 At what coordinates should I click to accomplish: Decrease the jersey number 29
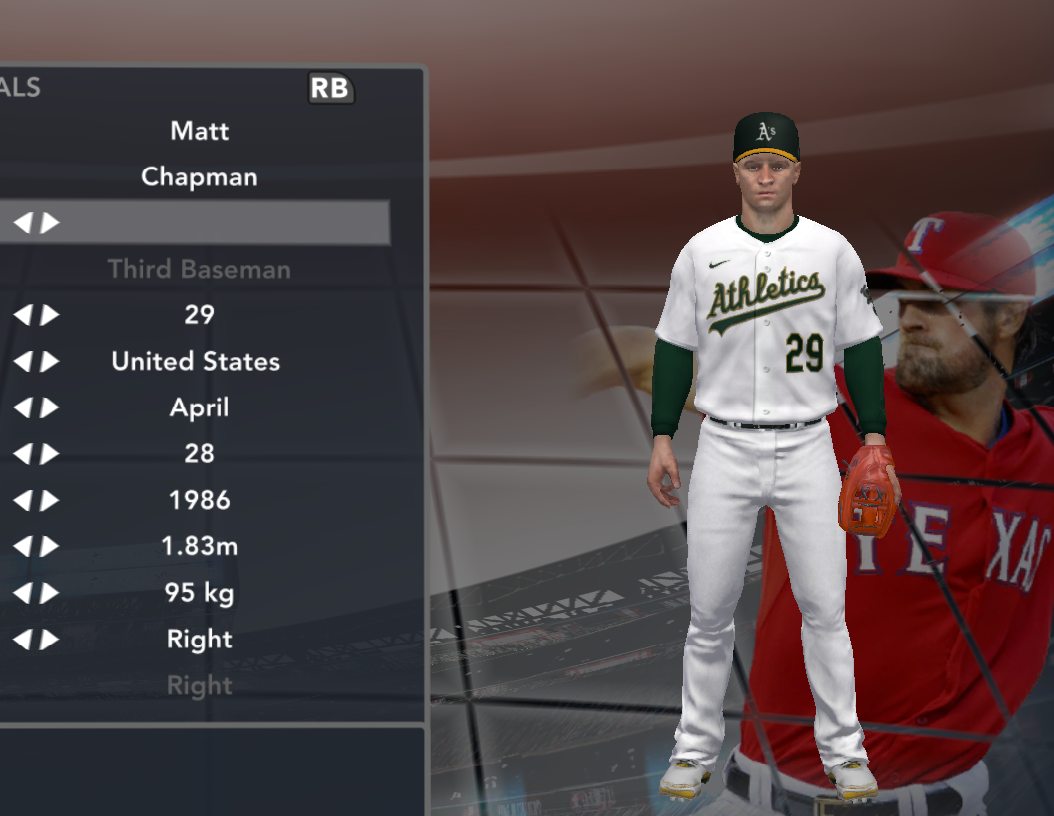tap(22, 315)
